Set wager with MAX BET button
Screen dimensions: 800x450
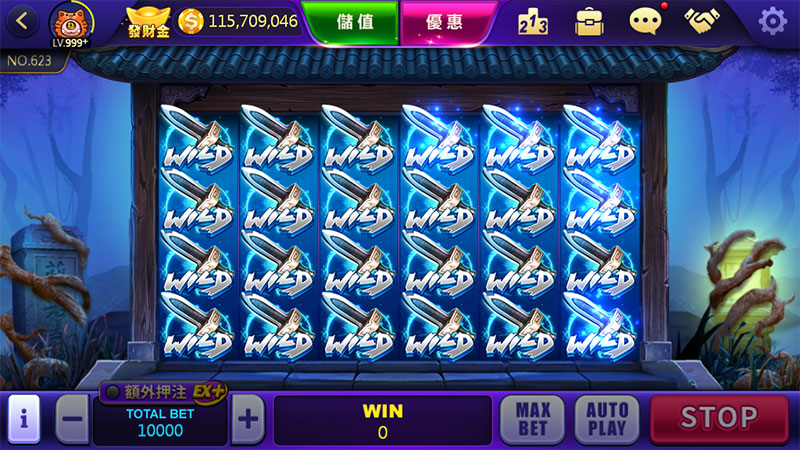[533, 419]
